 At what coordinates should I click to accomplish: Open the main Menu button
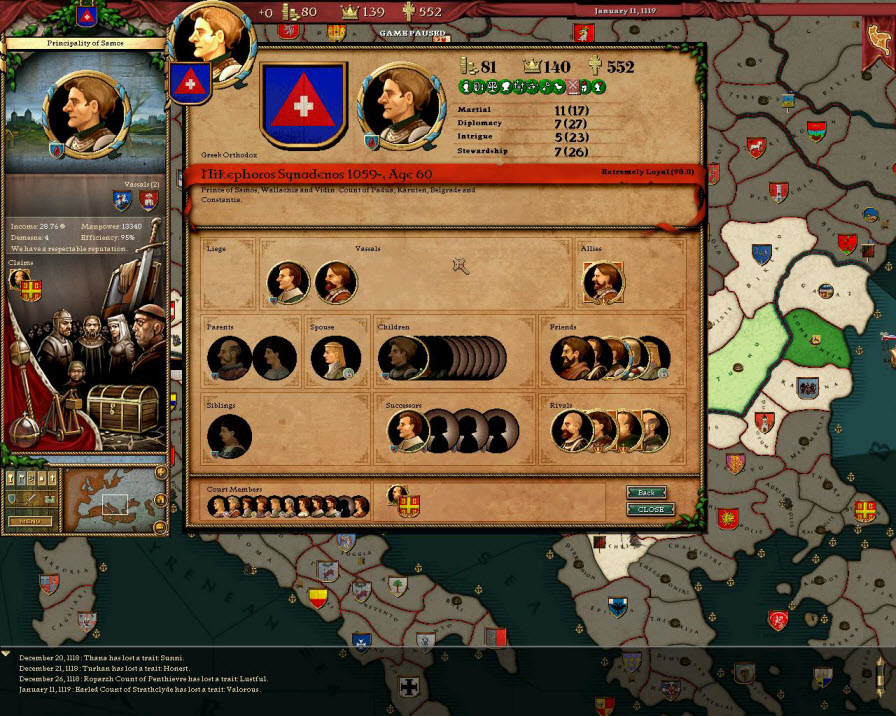point(30,521)
